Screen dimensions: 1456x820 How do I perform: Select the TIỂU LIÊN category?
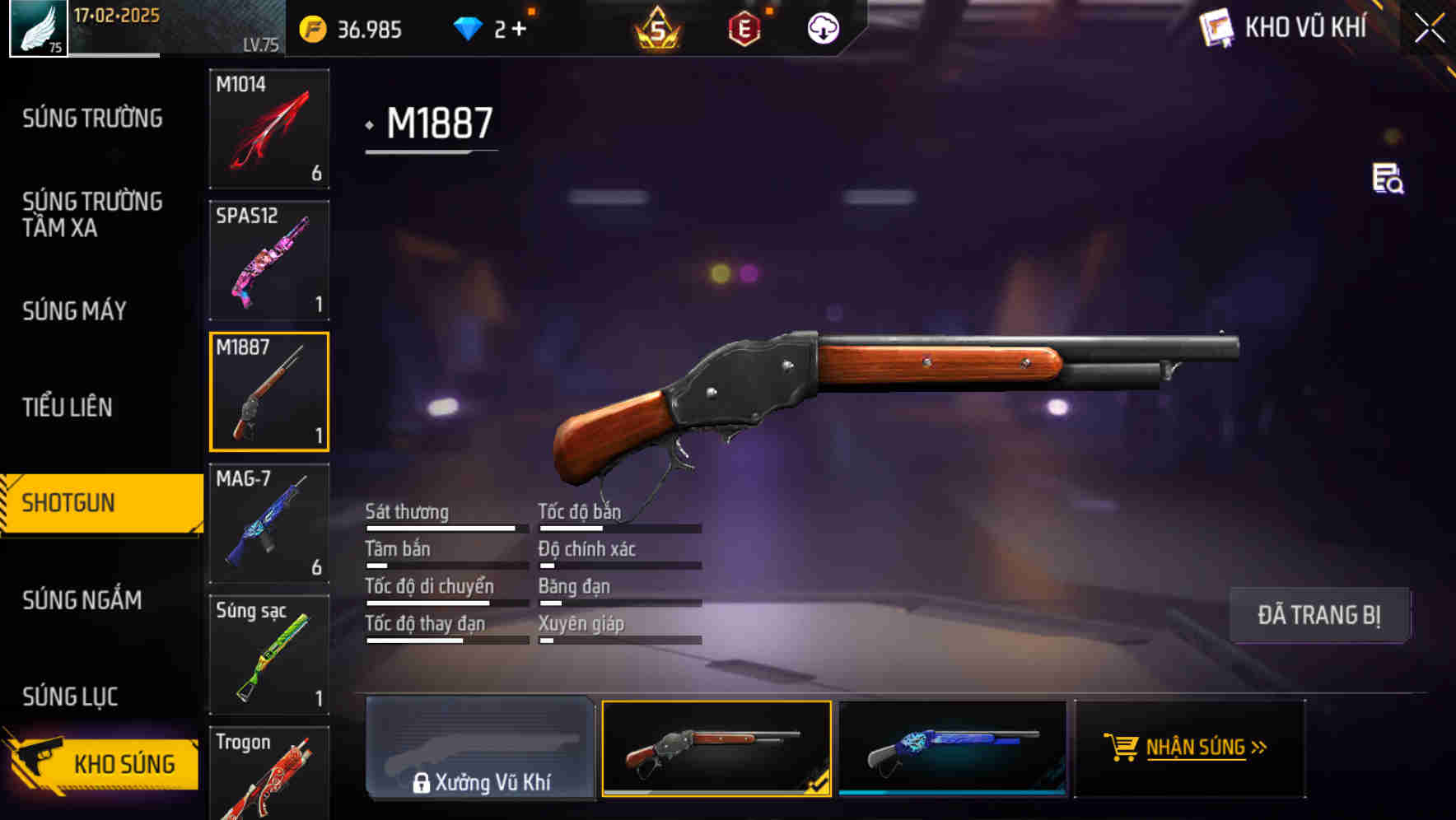point(69,407)
